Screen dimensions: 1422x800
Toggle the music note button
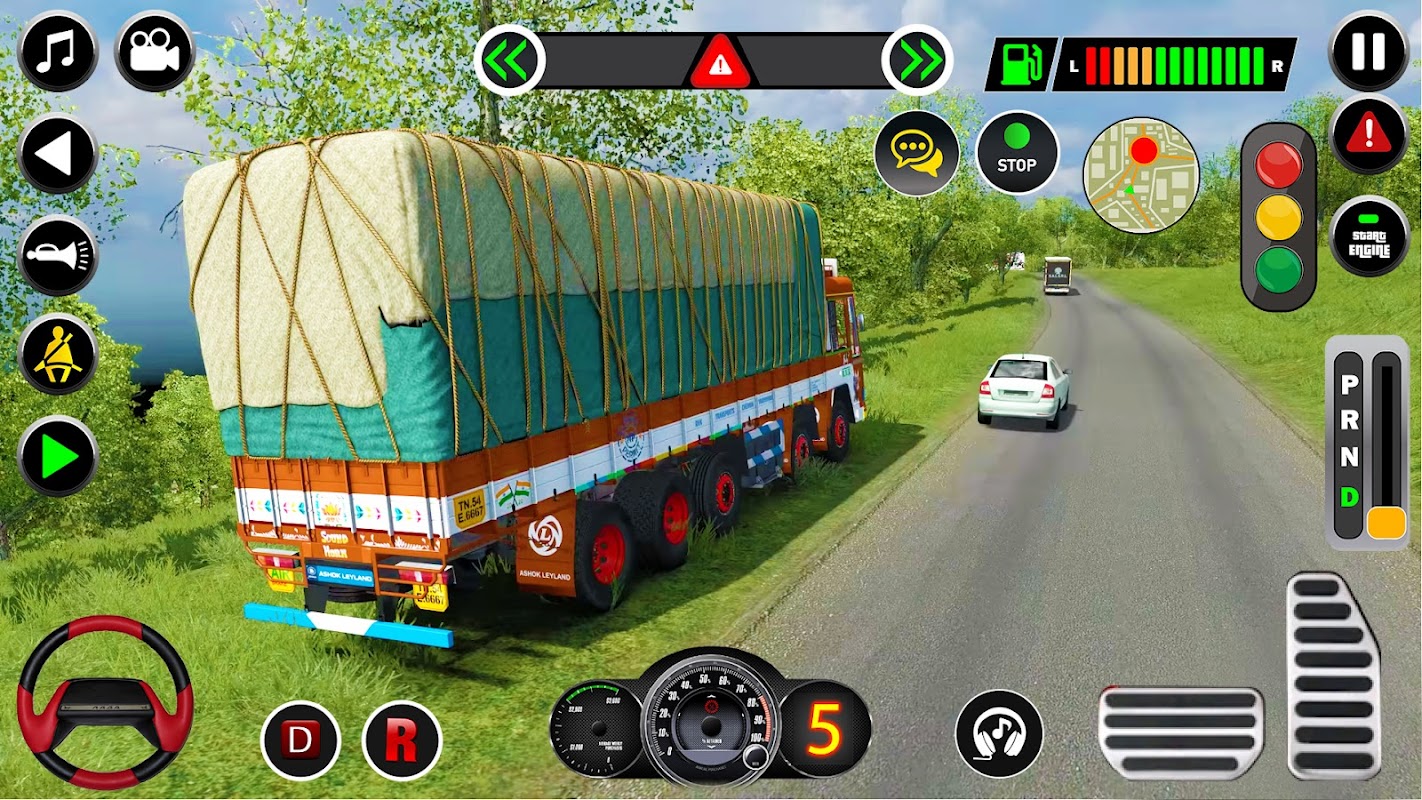coord(57,52)
